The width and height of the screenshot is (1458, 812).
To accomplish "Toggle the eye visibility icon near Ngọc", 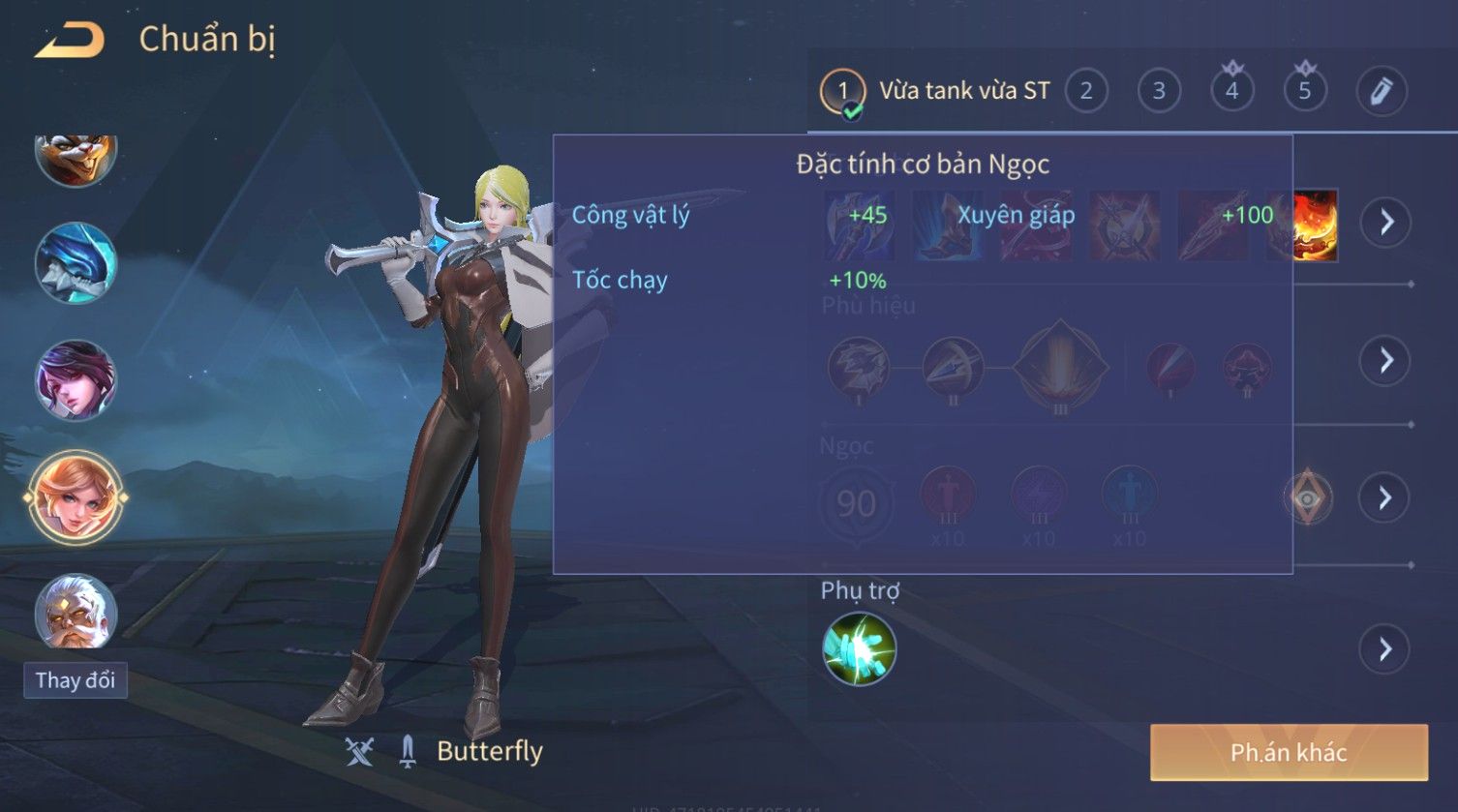I will (1308, 498).
